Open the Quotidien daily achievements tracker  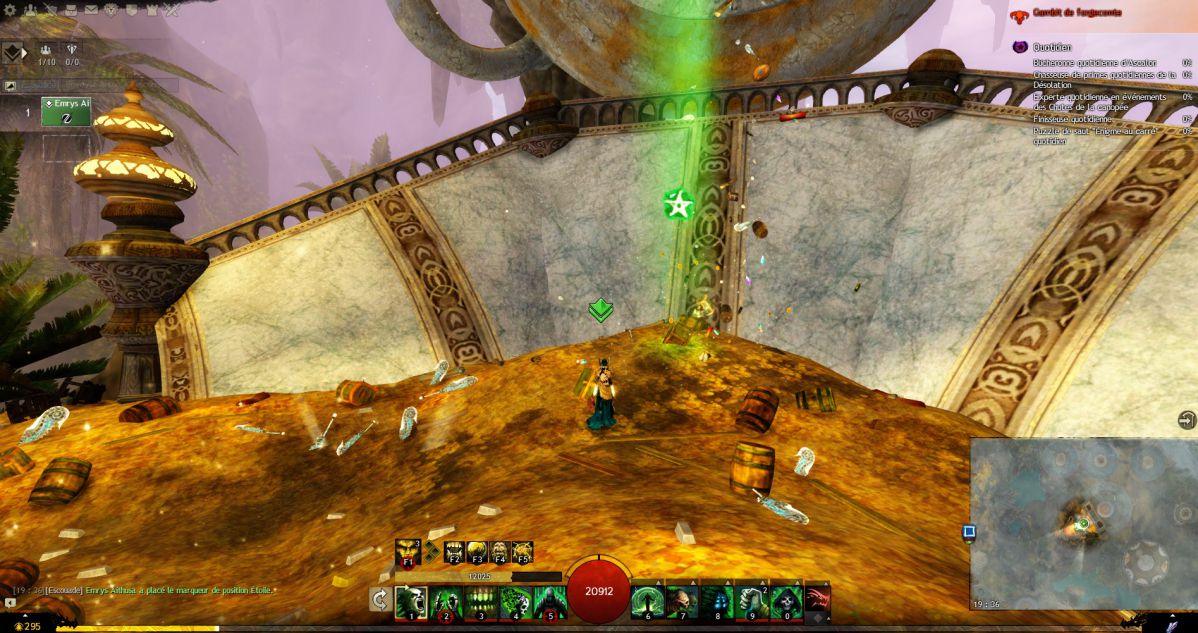pos(1052,46)
